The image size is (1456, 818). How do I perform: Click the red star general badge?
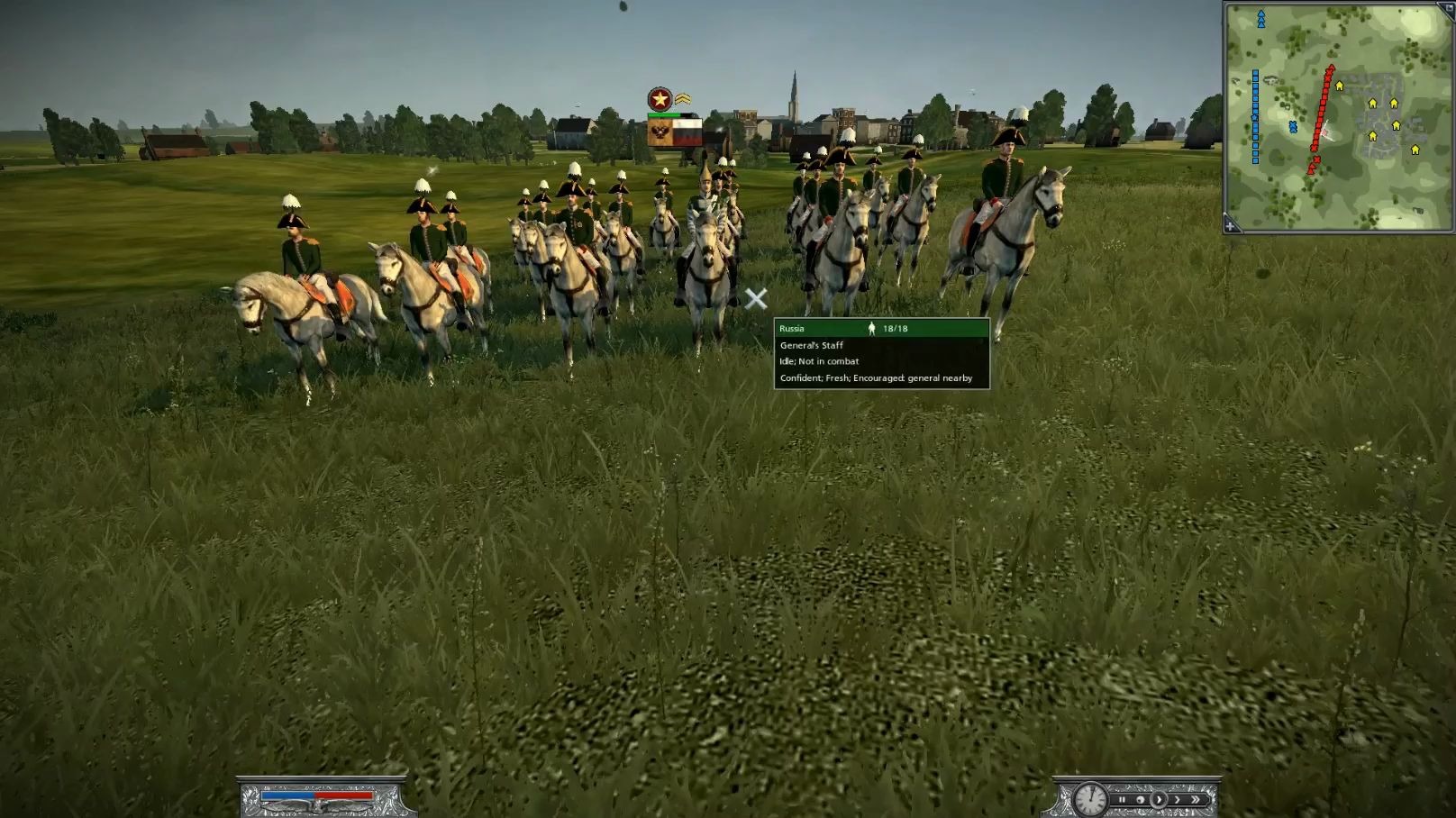tap(660, 99)
